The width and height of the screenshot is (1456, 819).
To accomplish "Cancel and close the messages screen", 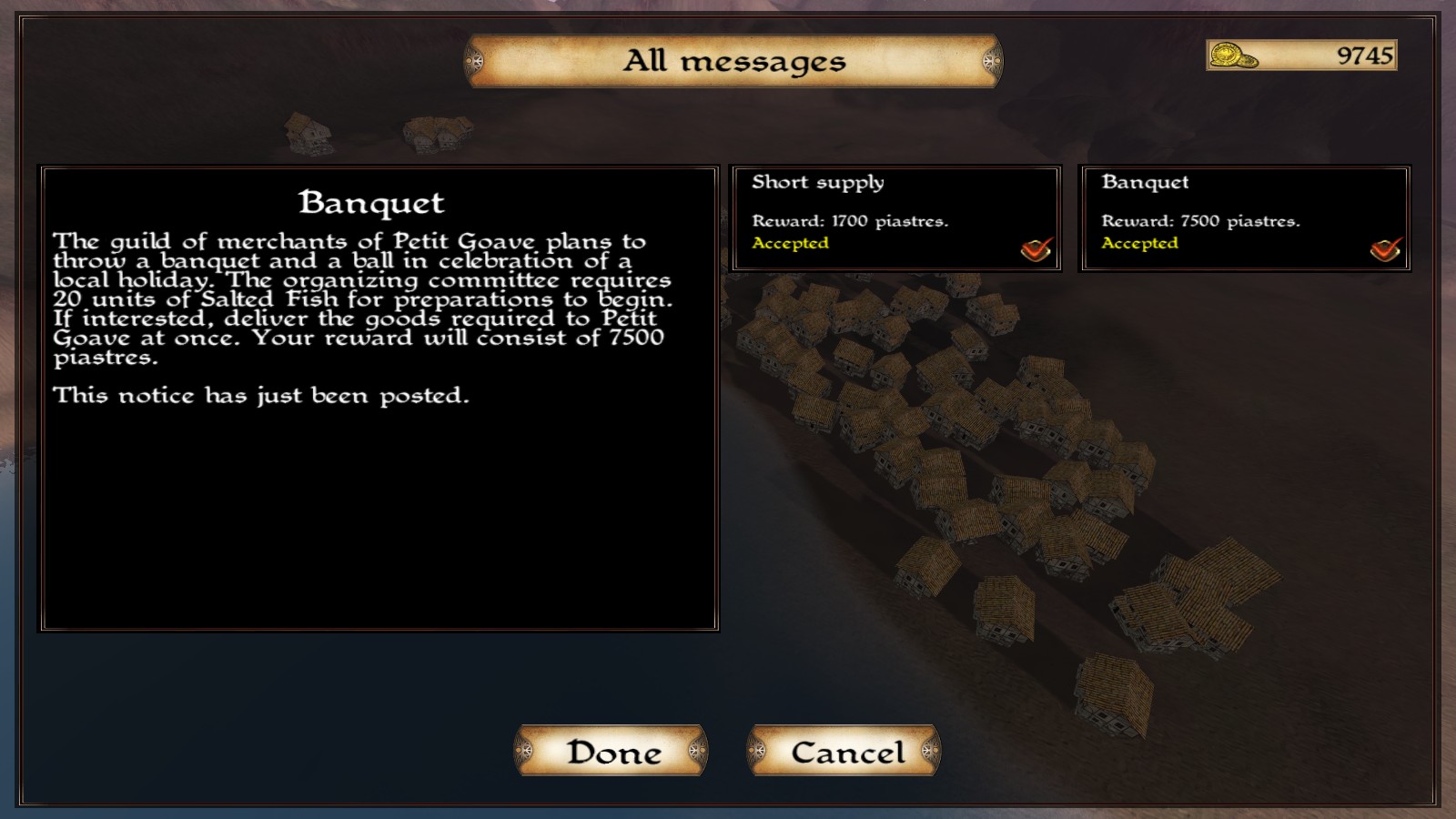I will tap(844, 752).
